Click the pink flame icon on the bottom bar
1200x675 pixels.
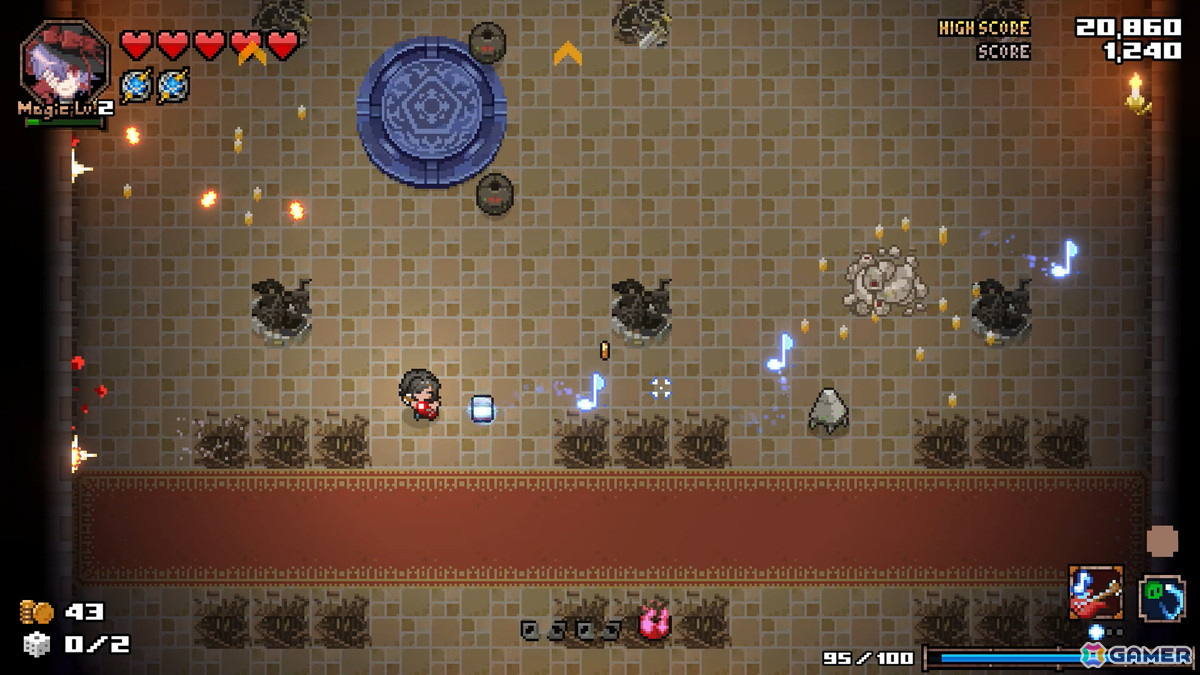coord(655,624)
